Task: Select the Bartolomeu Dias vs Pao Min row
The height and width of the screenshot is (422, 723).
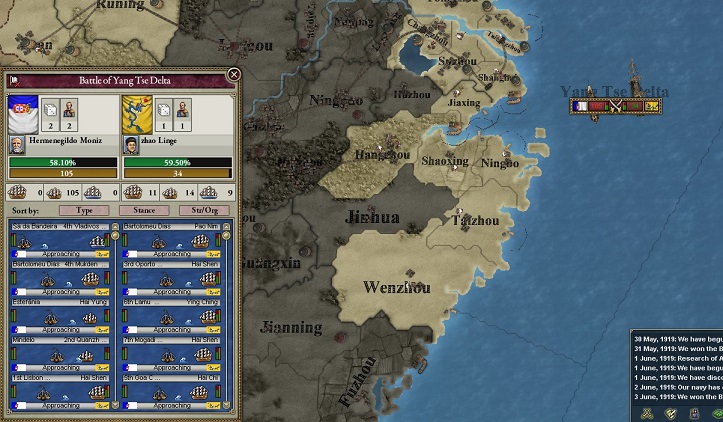Action: pos(171,242)
